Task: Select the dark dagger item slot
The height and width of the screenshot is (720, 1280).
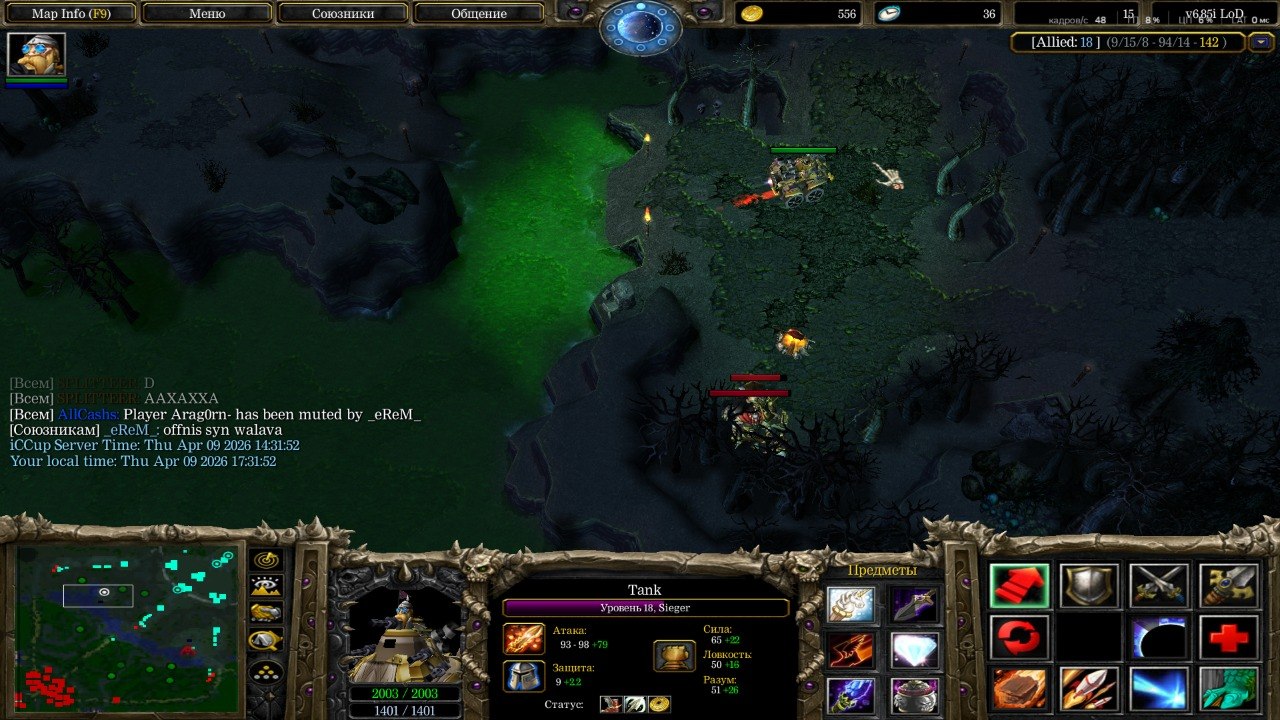Action: (x=915, y=604)
